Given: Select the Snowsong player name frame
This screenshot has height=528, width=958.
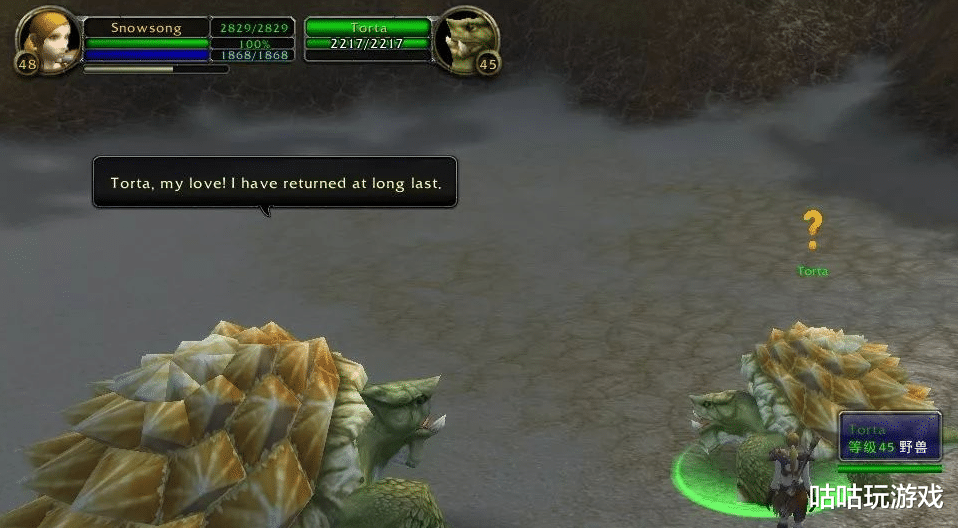Looking at the screenshot, I should click(x=145, y=28).
